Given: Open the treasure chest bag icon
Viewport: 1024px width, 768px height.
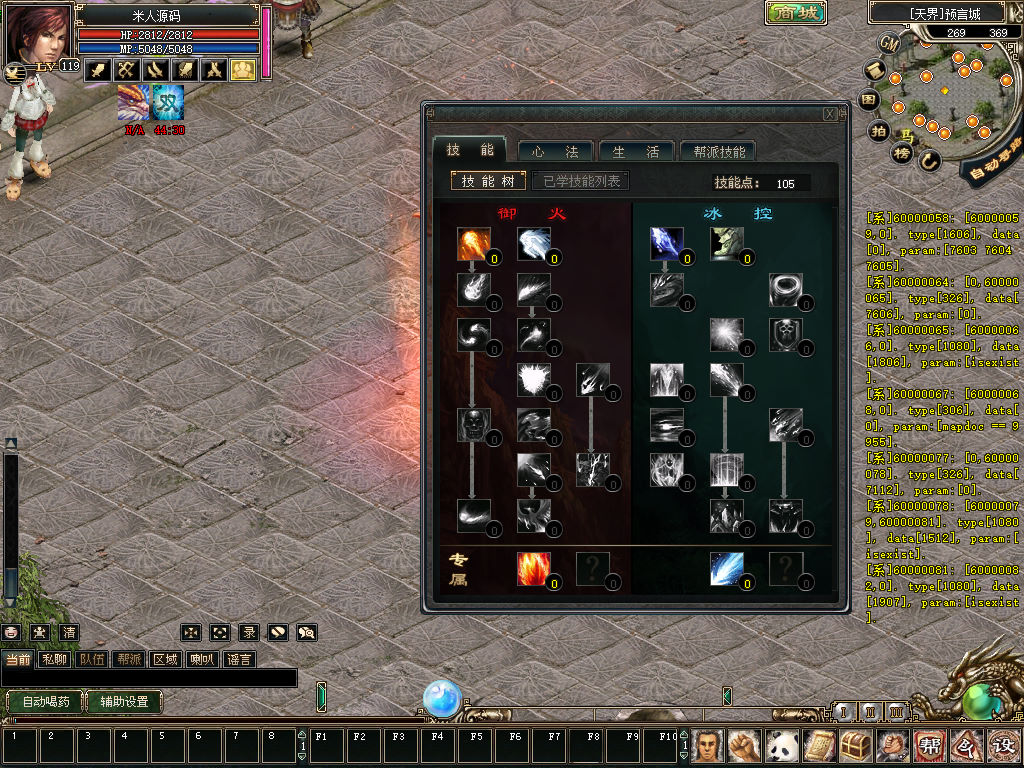Looking at the screenshot, I should [x=855, y=745].
